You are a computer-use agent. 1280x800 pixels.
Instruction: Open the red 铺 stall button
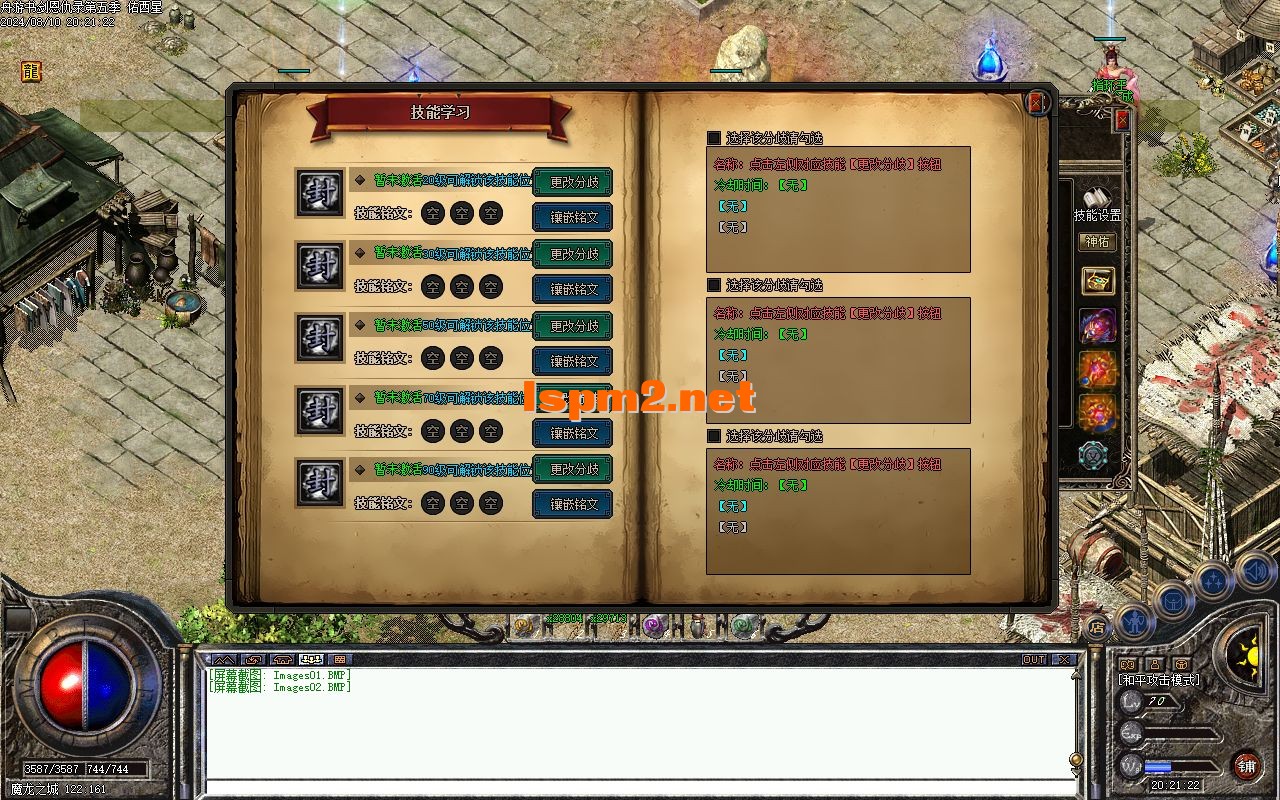pos(1246,767)
